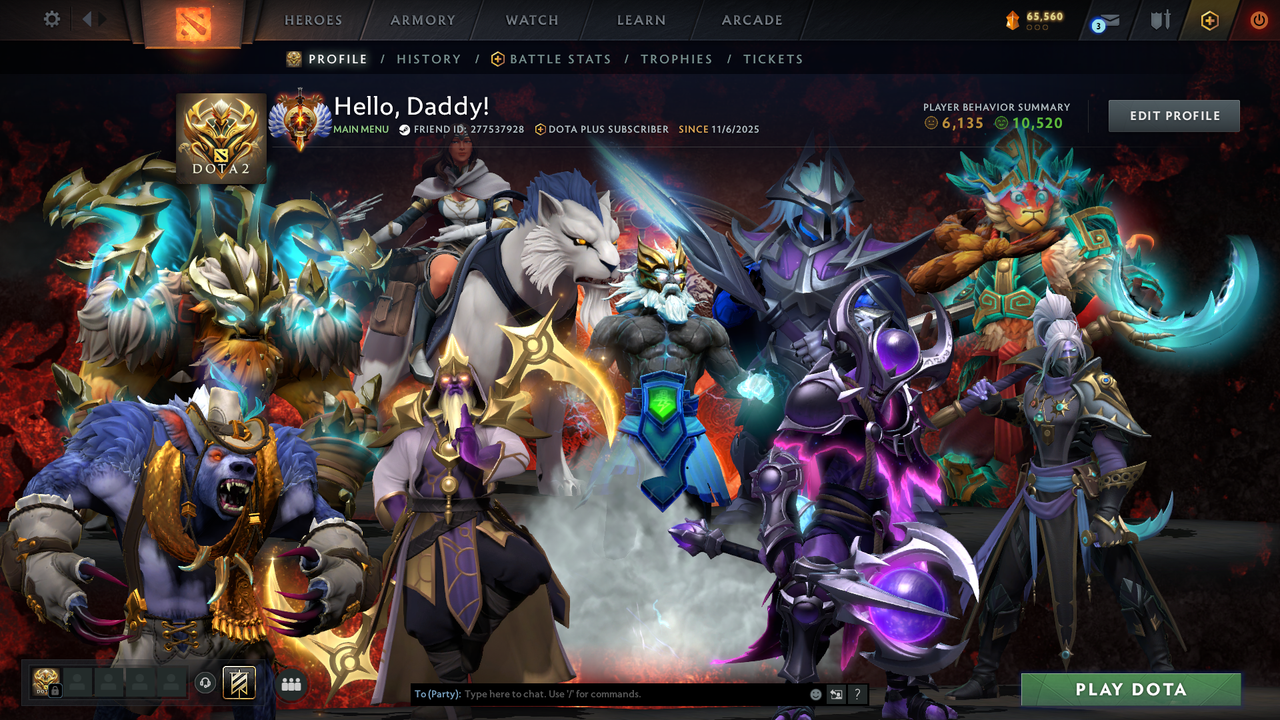The width and height of the screenshot is (1280, 720).
Task: Open the notifications envelope icon
Action: (x=1110, y=19)
